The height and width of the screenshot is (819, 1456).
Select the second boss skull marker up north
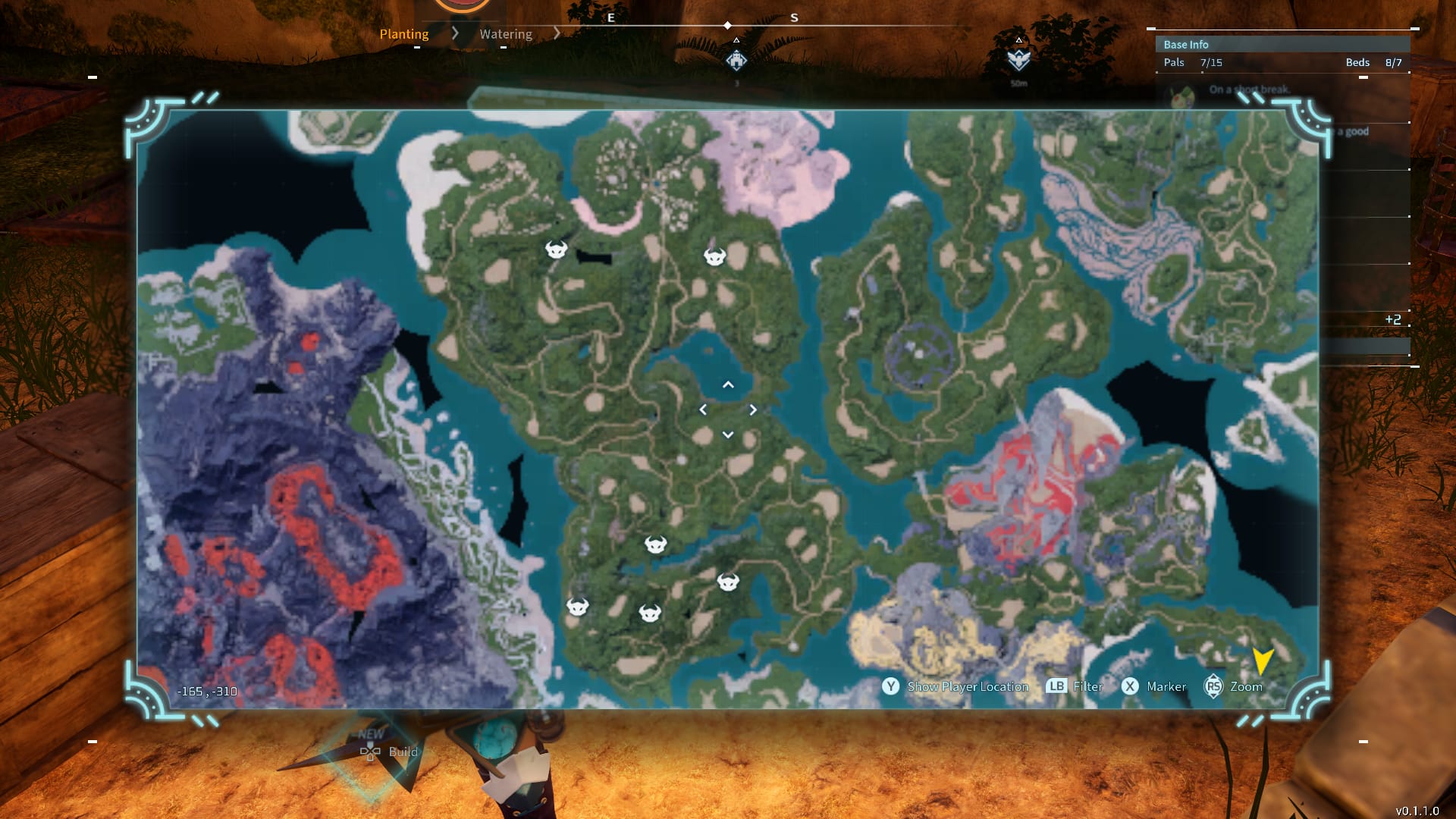(714, 256)
